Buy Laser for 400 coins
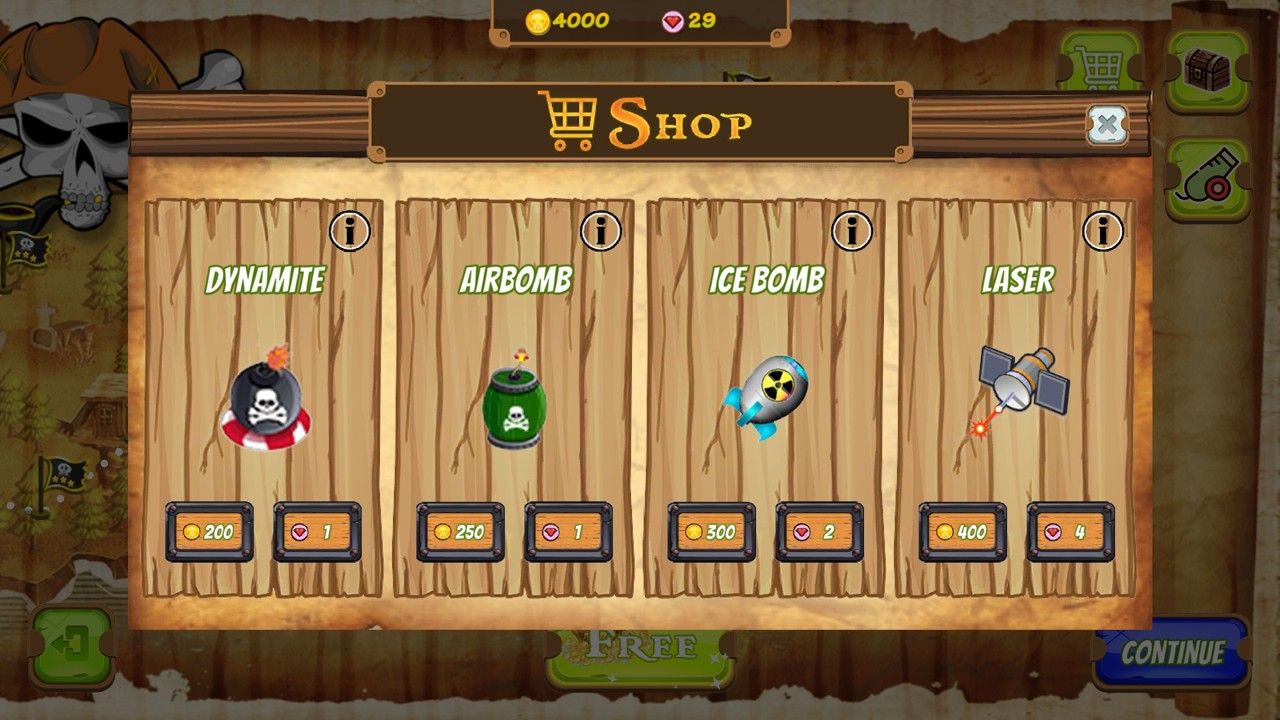Image resolution: width=1280 pixels, height=720 pixels. click(x=962, y=532)
